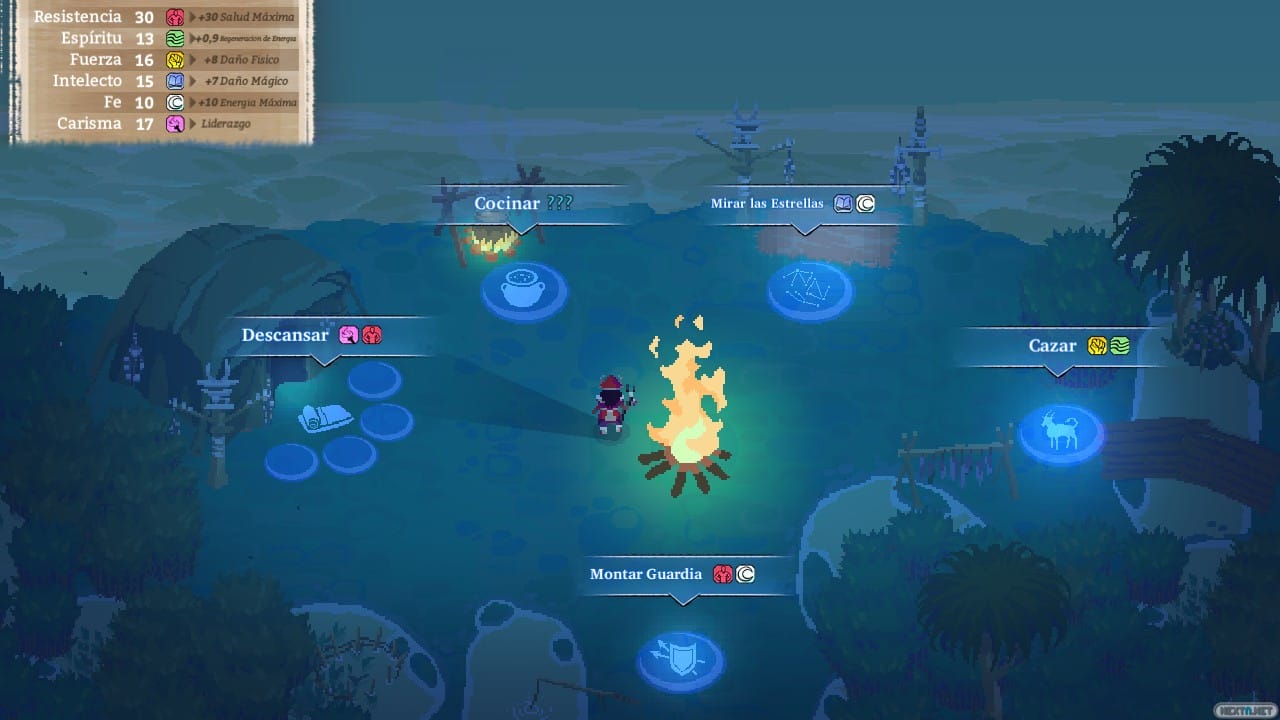Image resolution: width=1280 pixels, height=720 pixels.
Task: Select the cooking pot pad under Cocinar
Action: 522,290
